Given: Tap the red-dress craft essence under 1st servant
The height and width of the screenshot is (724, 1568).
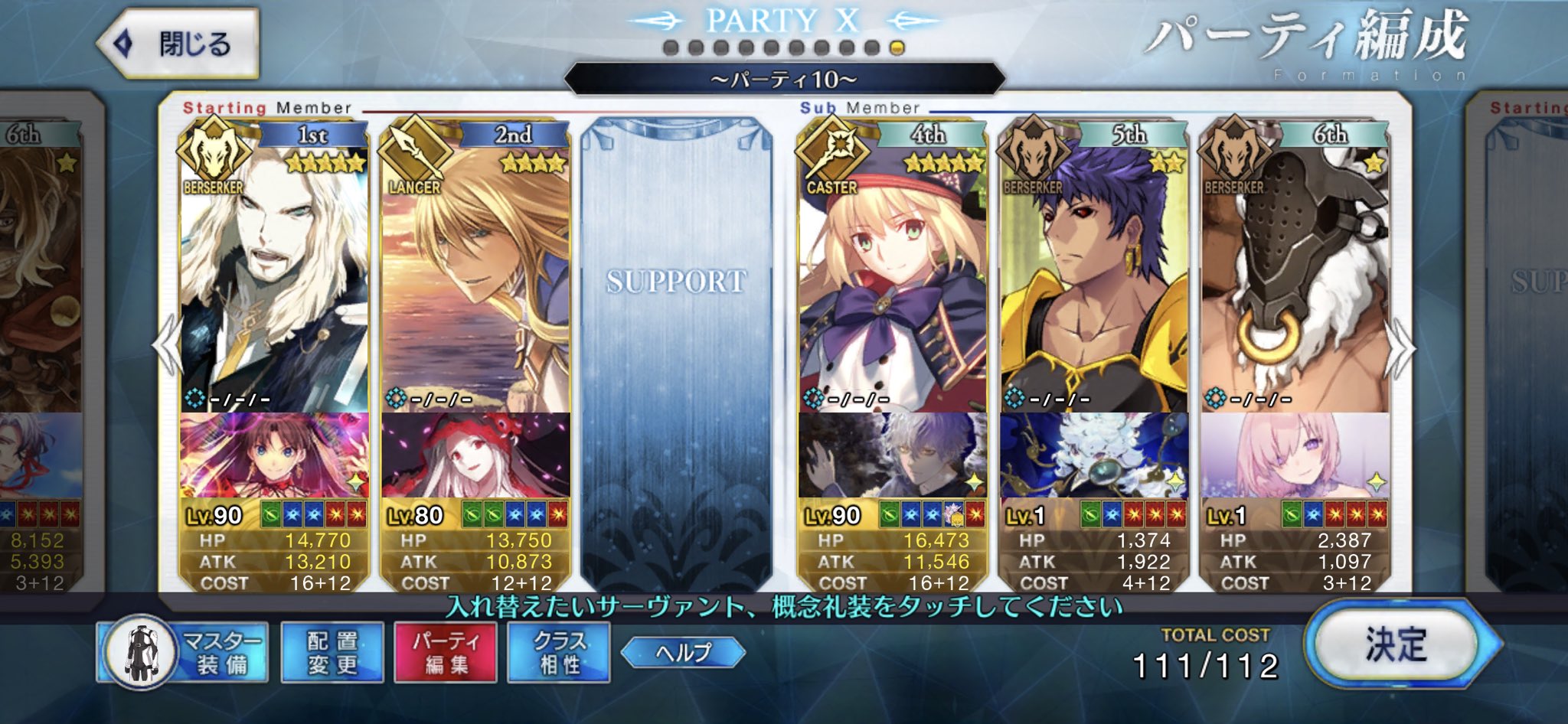Looking at the screenshot, I should click(274, 456).
